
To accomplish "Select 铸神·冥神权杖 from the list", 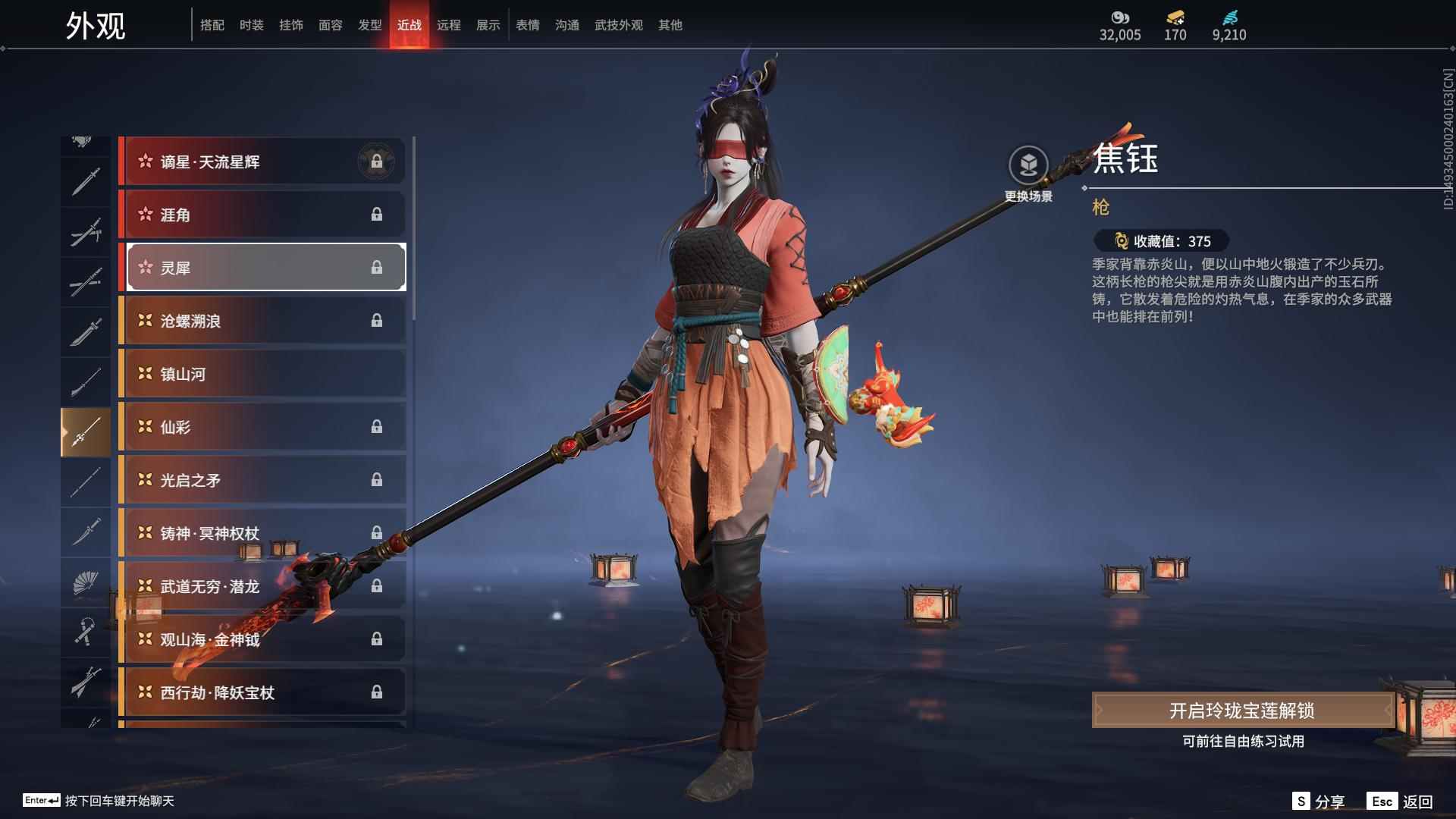I will (x=262, y=533).
